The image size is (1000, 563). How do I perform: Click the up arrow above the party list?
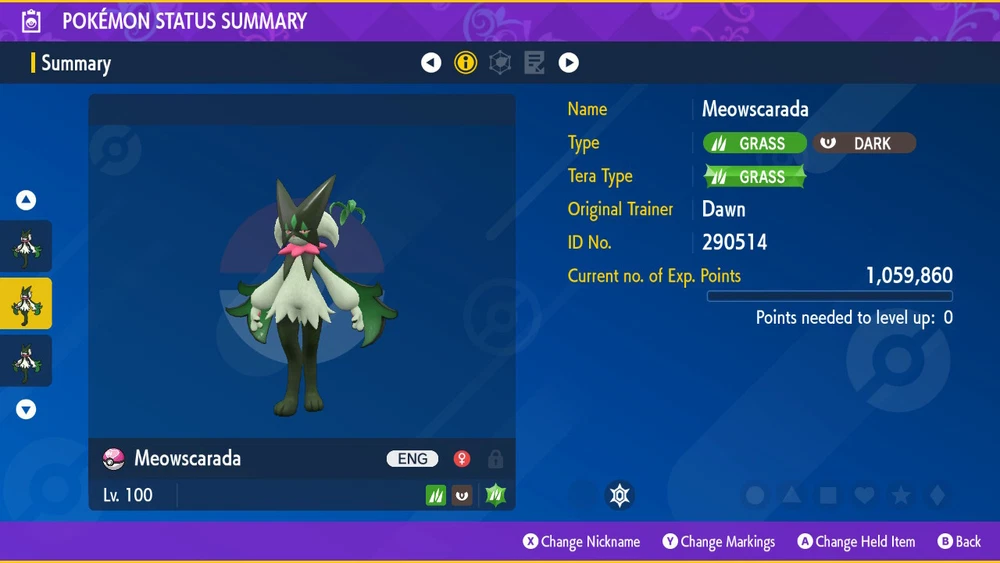[x=26, y=200]
